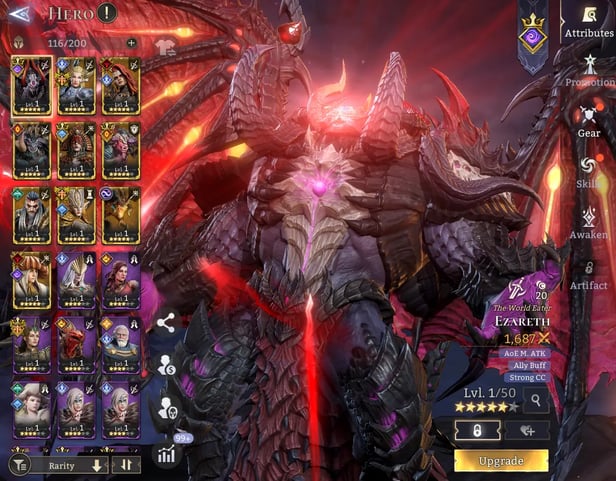The width and height of the screenshot is (616, 481).
Task: Click the heart plus favorite button
Action: point(526,431)
